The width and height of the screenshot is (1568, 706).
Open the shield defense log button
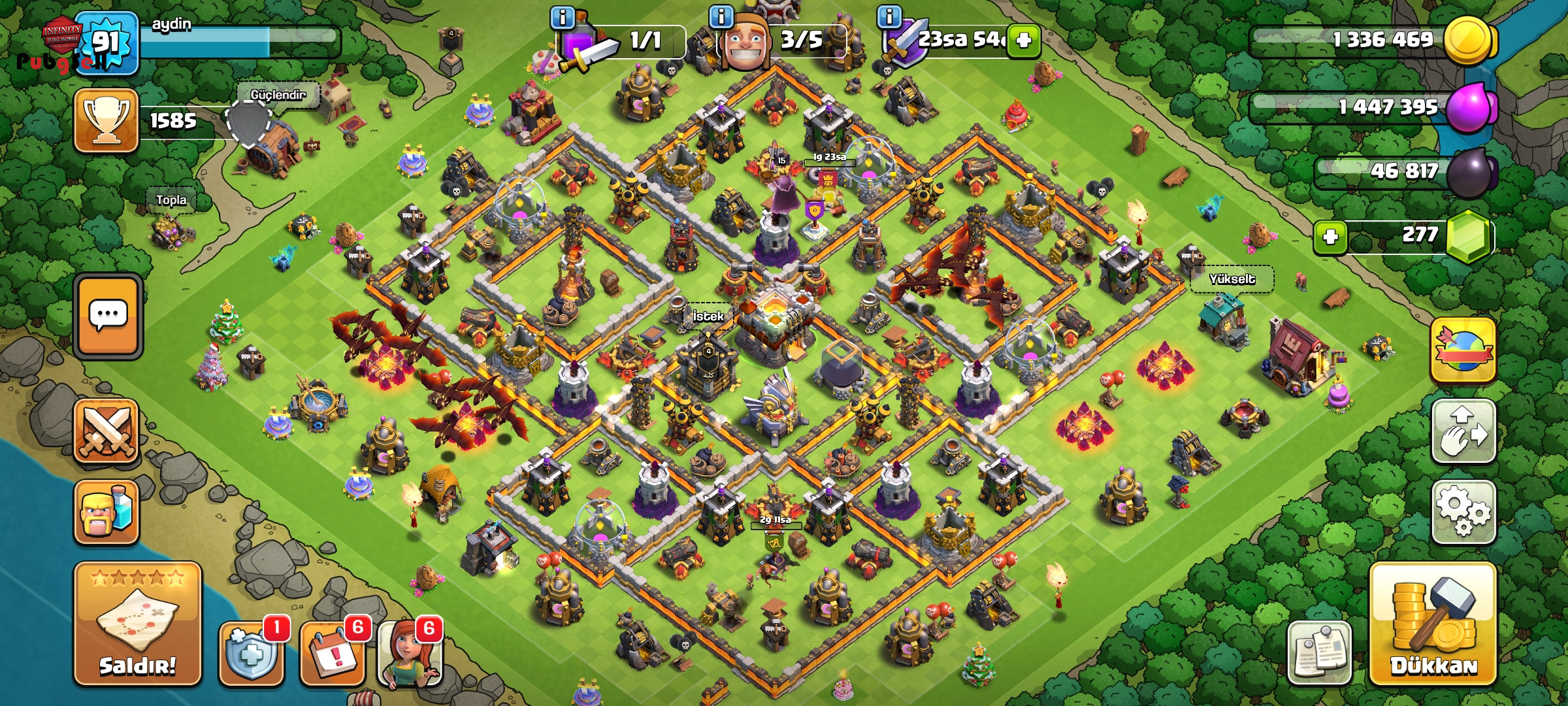pyautogui.click(x=252, y=652)
